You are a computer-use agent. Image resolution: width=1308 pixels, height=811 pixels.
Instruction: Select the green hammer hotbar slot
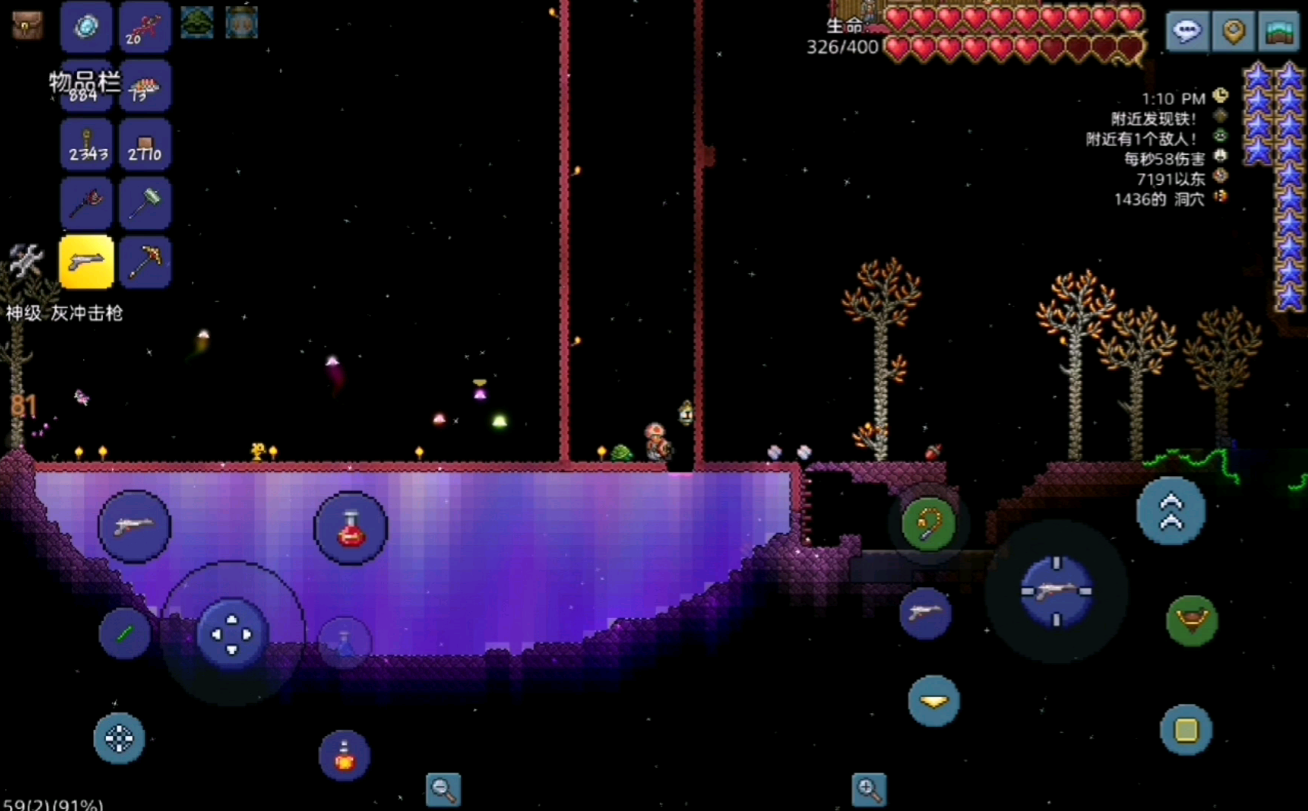point(145,203)
